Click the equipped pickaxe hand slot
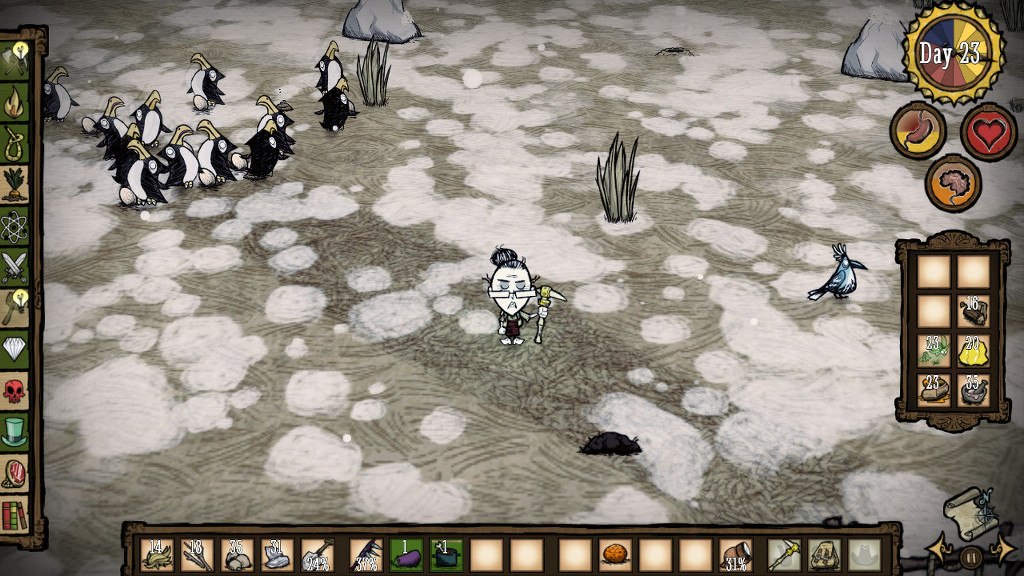 click(783, 555)
